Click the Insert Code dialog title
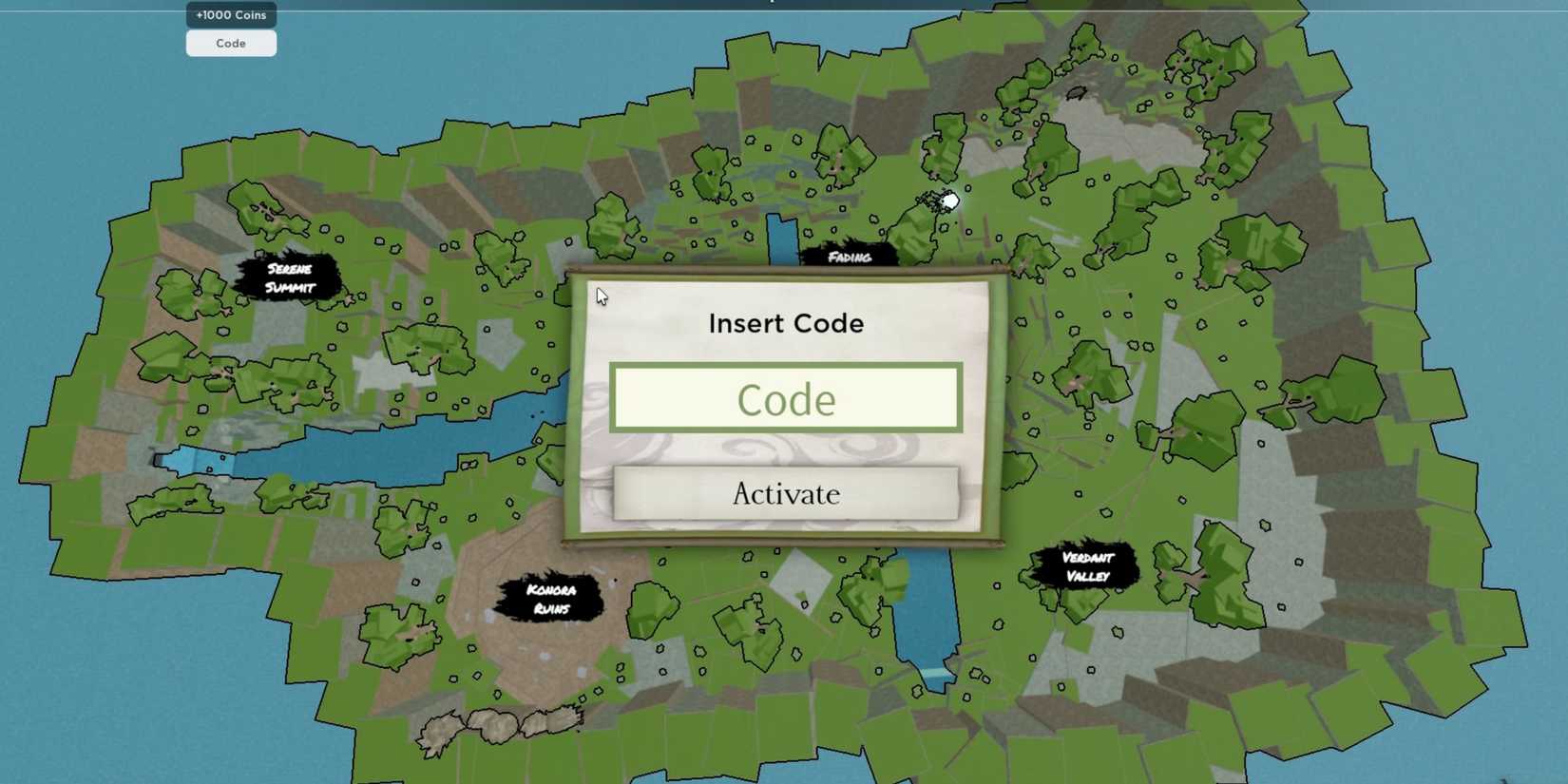The height and width of the screenshot is (784, 1568). tap(786, 323)
